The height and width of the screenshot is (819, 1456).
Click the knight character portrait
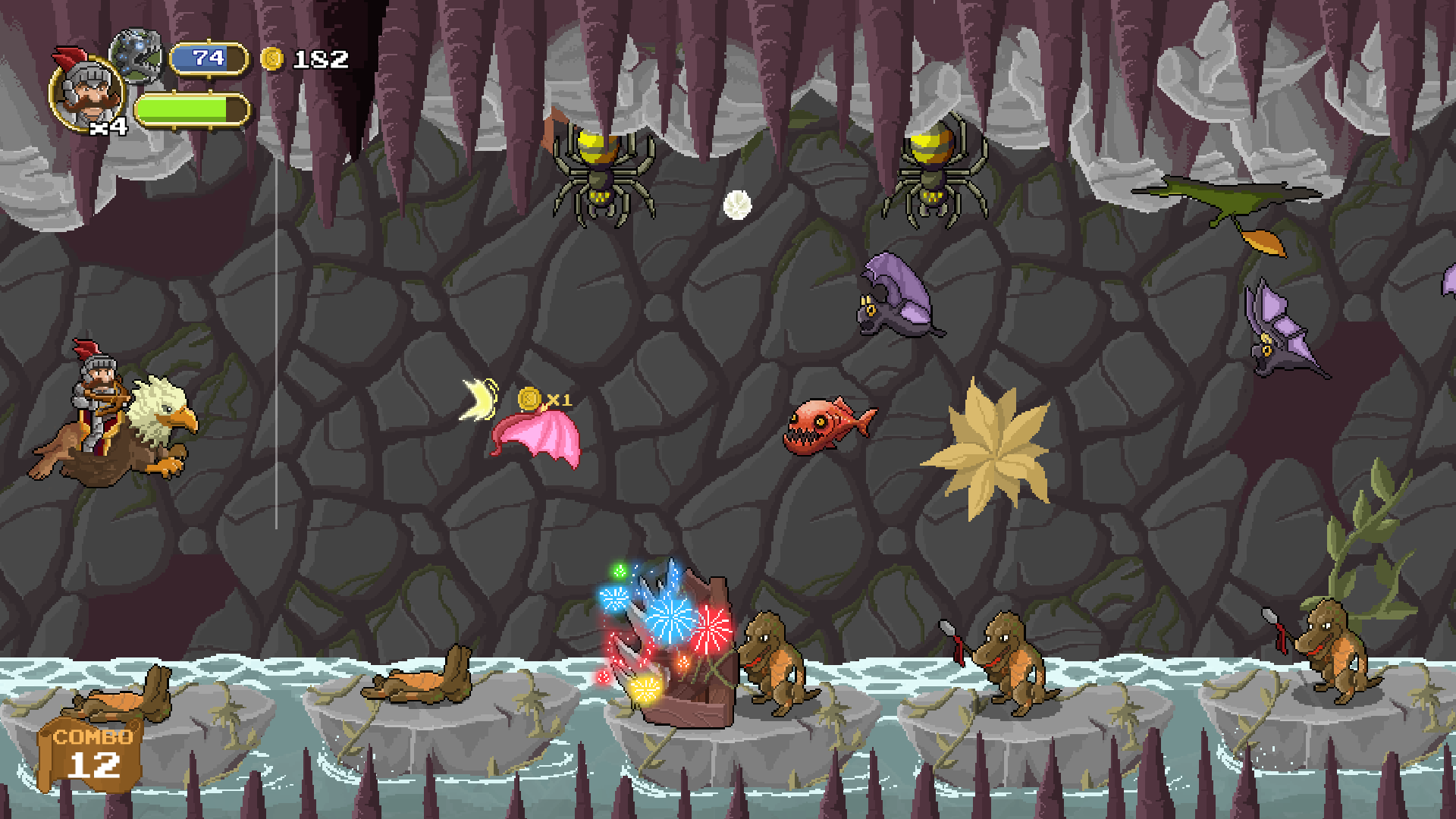pyautogui.click(x=86, y=93)
